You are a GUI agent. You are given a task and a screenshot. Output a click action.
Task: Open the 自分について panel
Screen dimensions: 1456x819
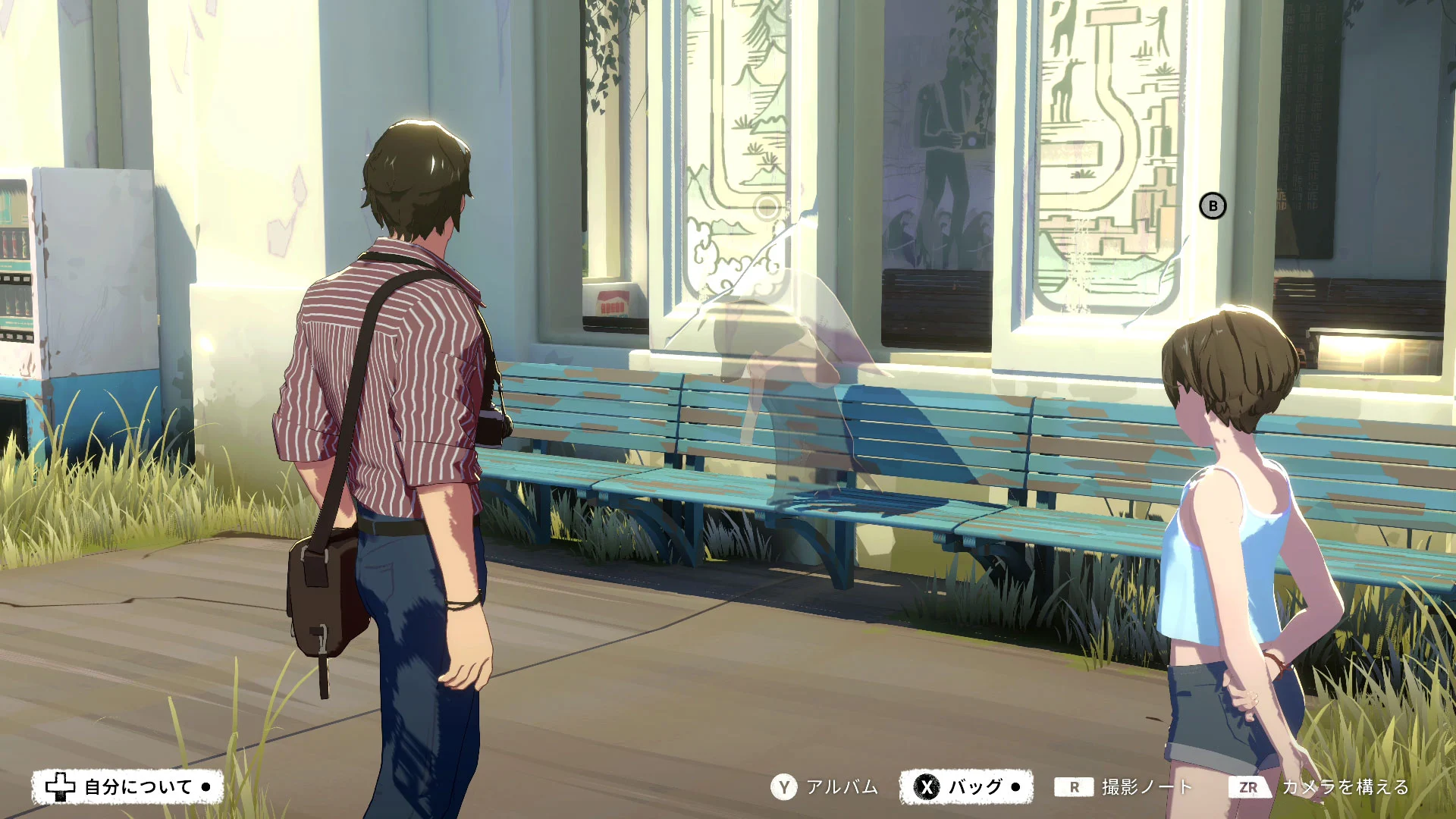[x=127, y=787]
